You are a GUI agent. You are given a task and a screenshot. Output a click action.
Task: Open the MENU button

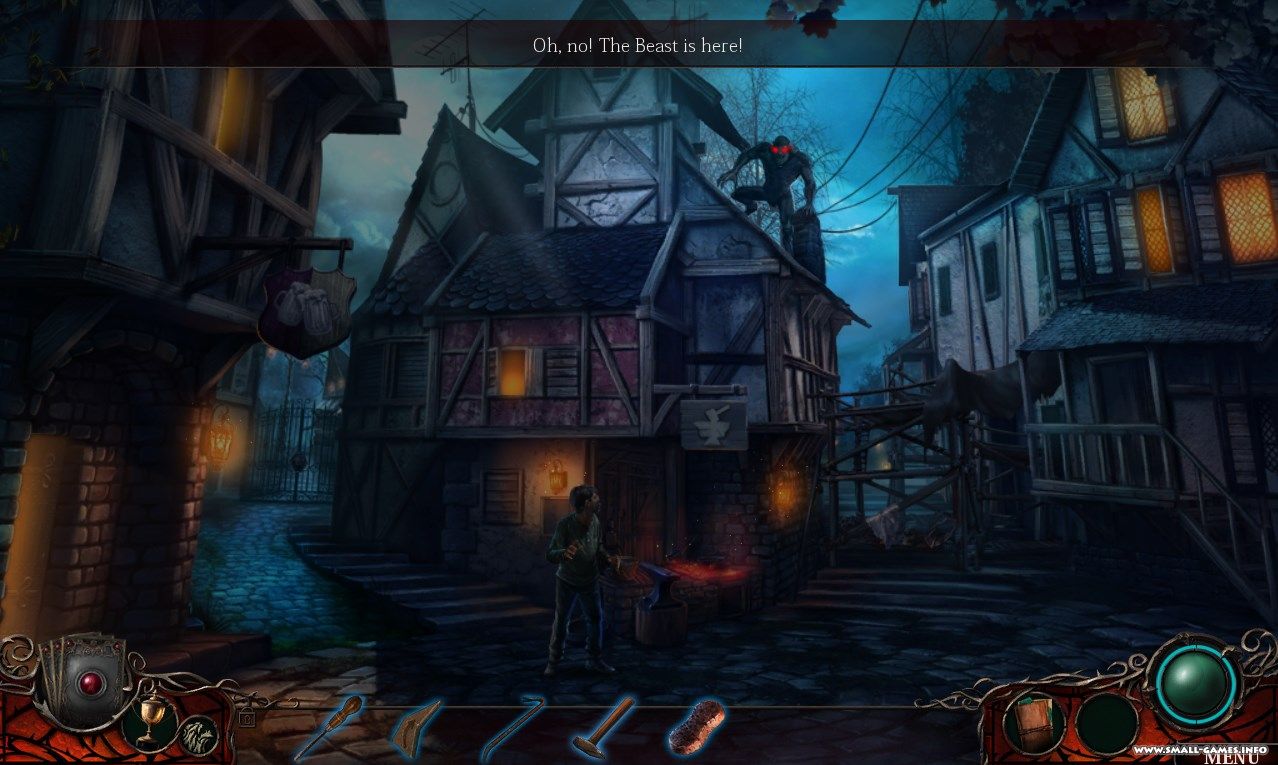coord(1230,756)
